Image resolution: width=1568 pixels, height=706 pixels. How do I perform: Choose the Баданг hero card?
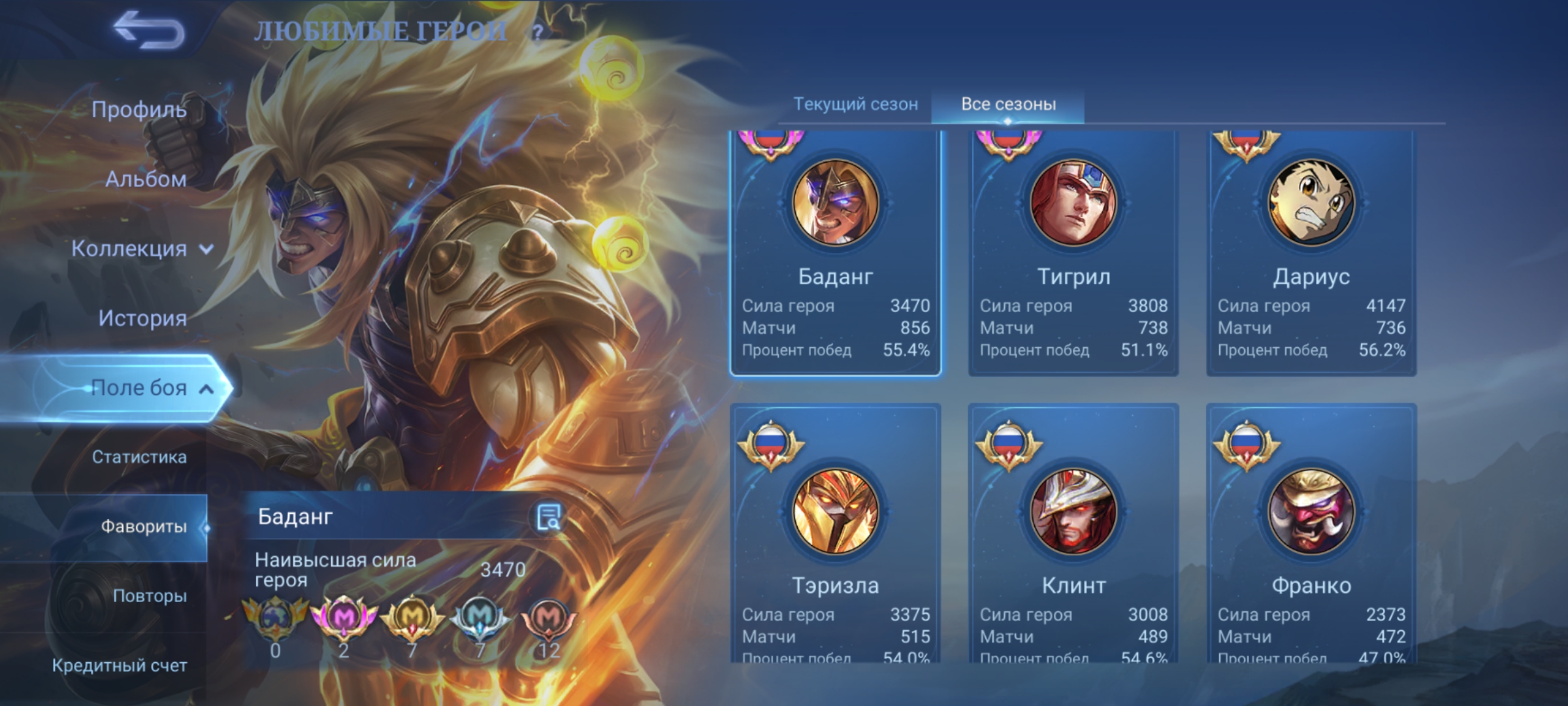pos(836,252)
